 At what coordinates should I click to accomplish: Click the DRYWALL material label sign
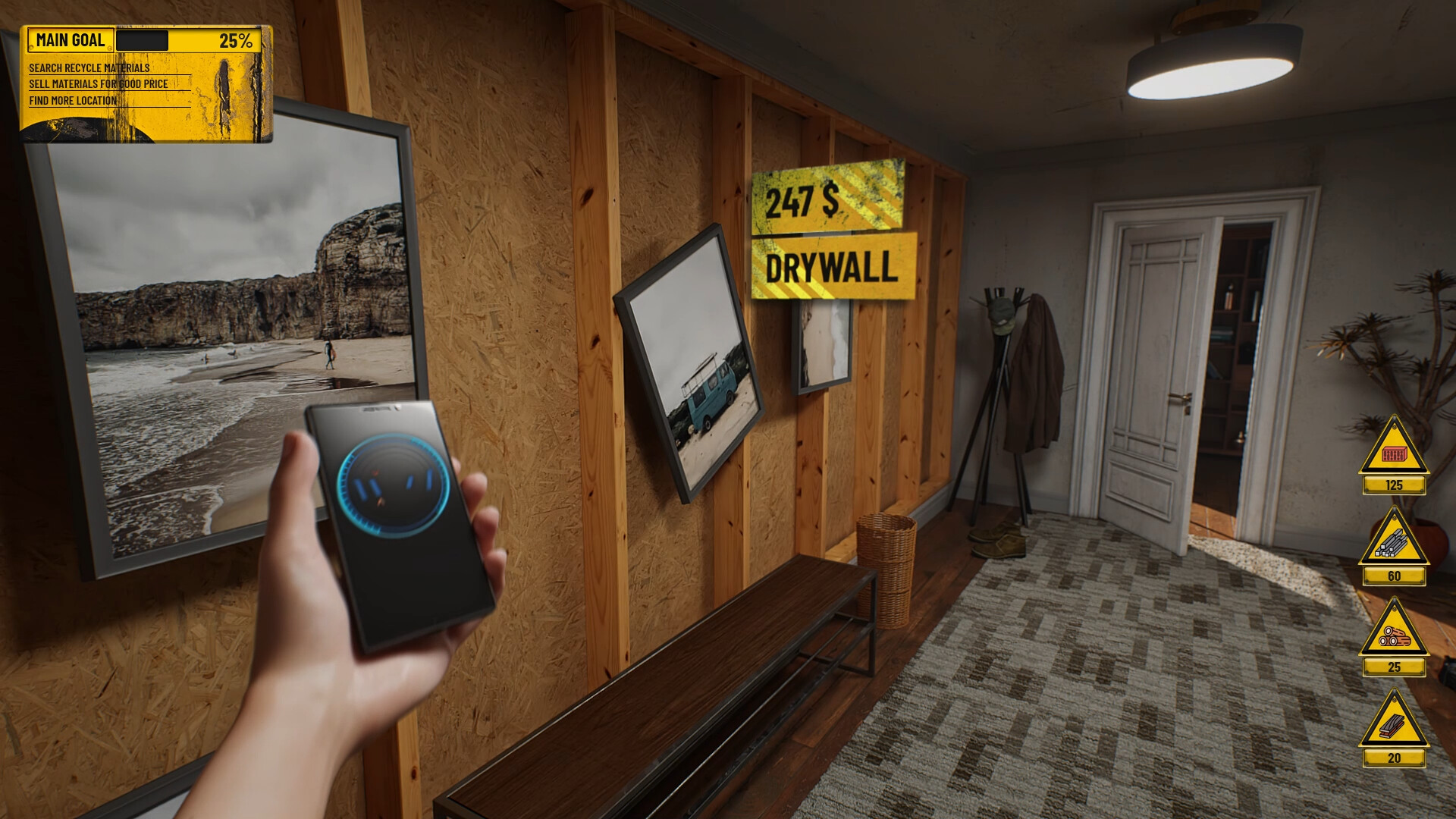(831, 268)
